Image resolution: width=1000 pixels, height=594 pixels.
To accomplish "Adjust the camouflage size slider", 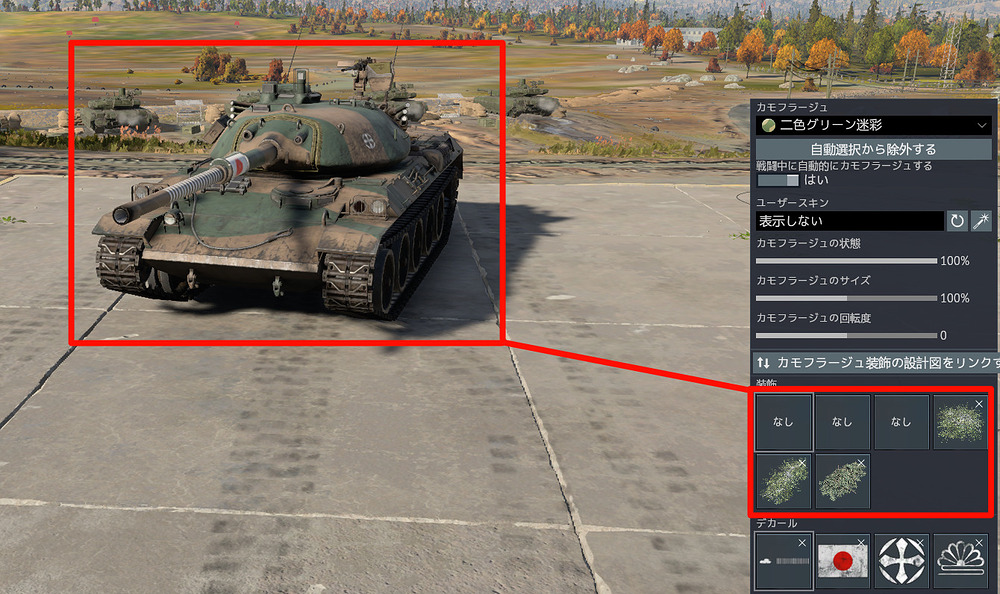I will tap(845, 298).
